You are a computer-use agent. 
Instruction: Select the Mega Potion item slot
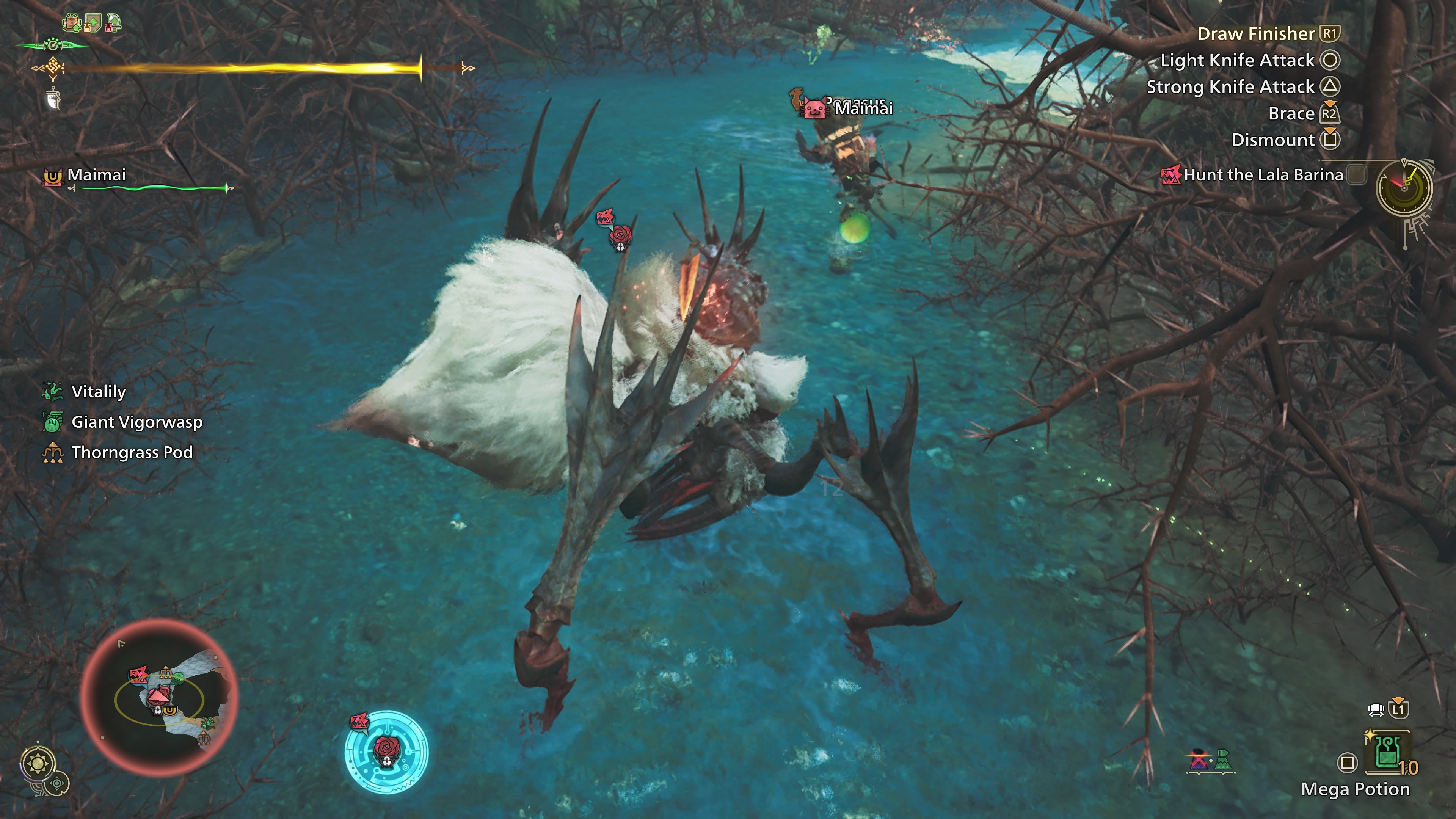click(x=1387, y=755)
